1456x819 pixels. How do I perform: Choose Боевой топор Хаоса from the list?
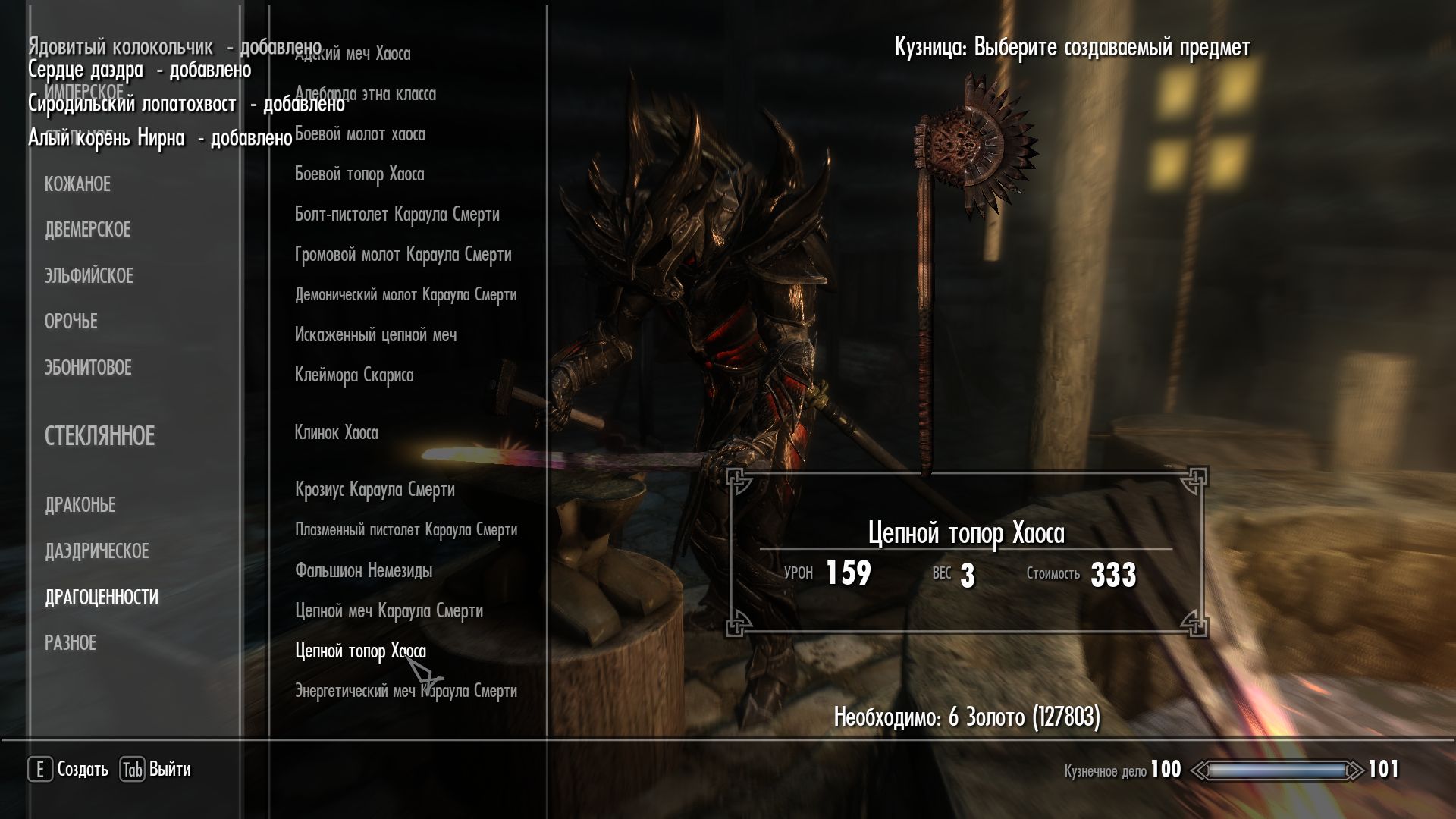tap(359, 174)
